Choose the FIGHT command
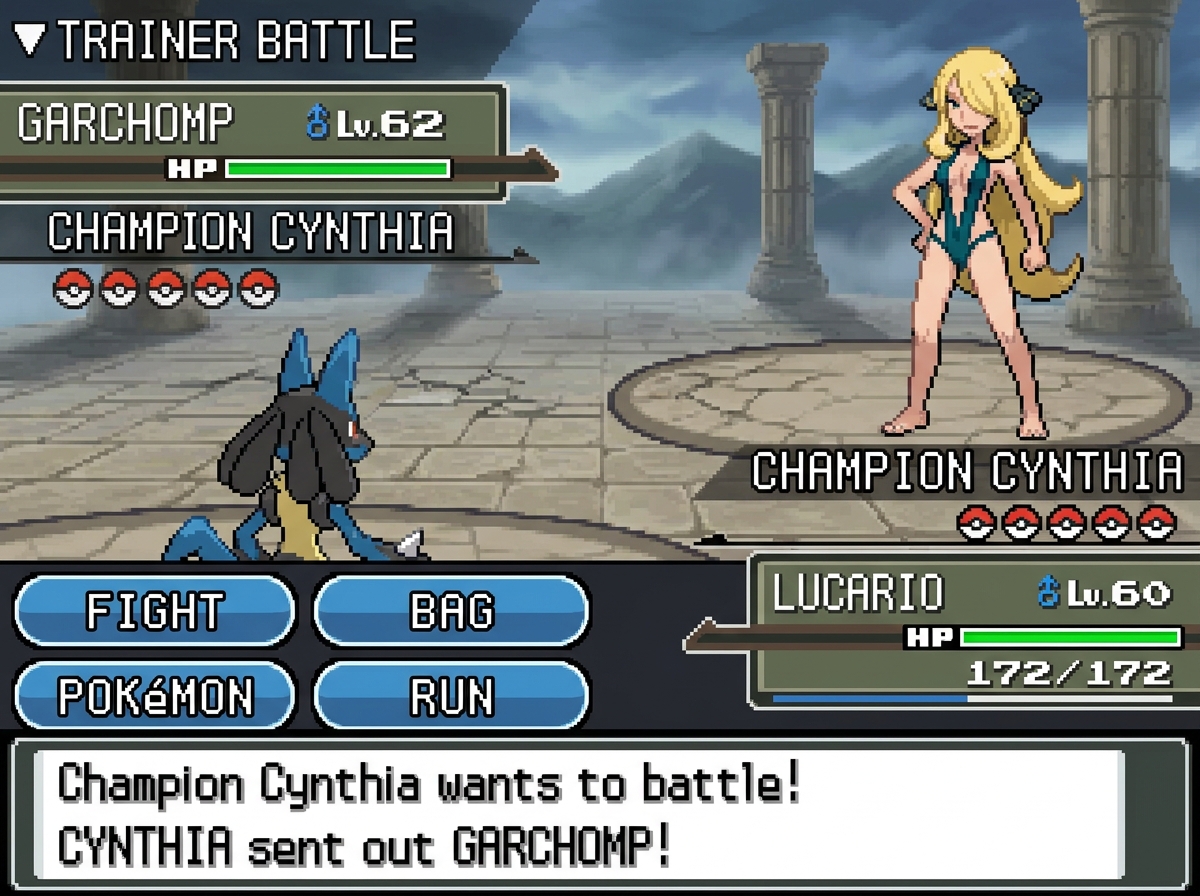Image resolution: width=1200 pixels, height=896 pixels. (x=155, y=611)
